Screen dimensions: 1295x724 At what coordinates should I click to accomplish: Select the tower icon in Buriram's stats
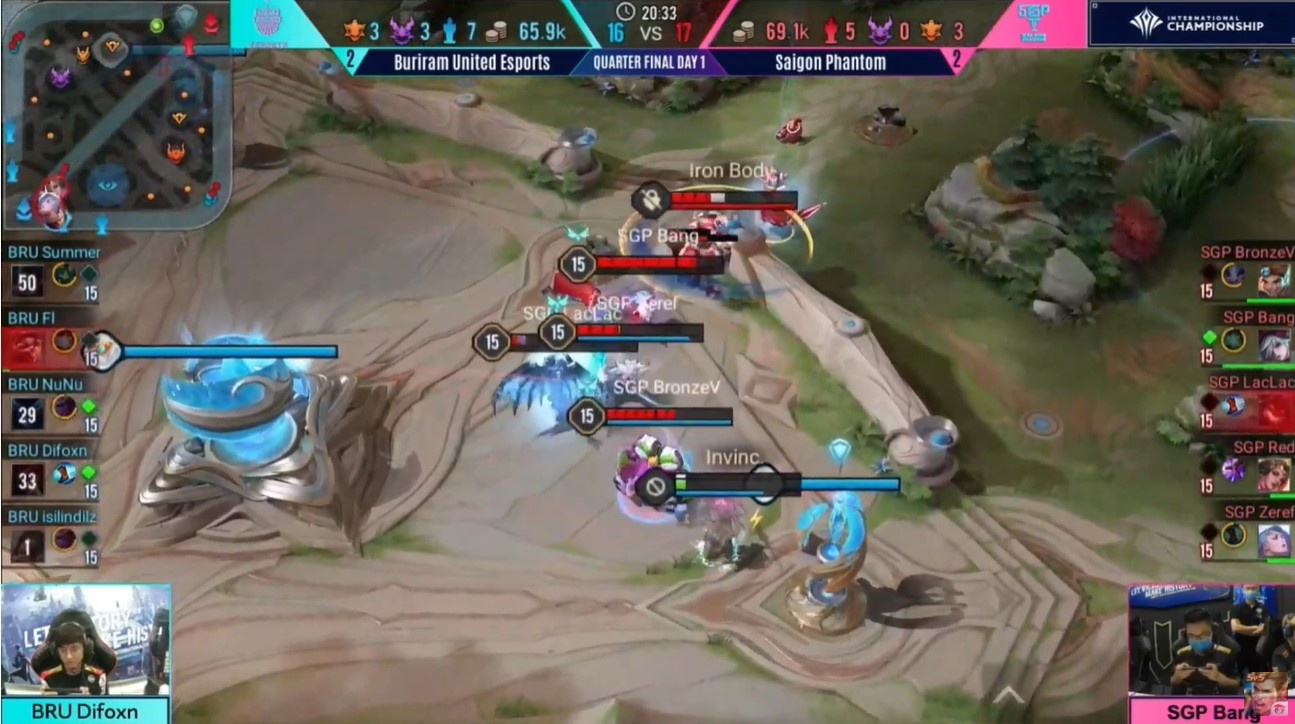451,28
